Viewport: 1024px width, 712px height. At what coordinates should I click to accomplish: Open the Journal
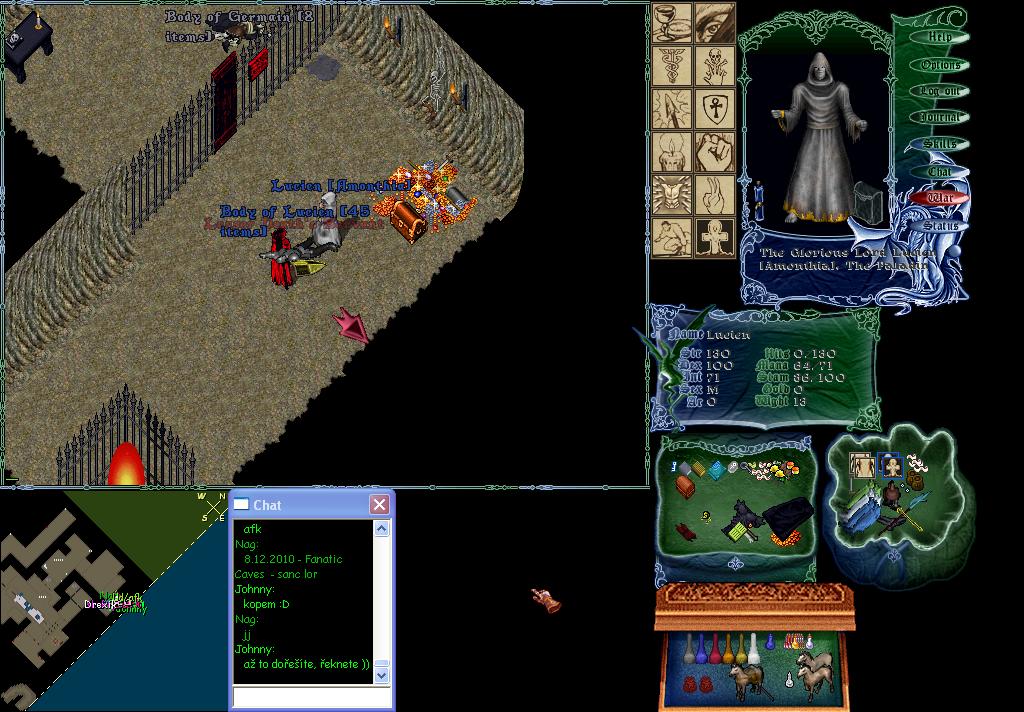(939, 117)
